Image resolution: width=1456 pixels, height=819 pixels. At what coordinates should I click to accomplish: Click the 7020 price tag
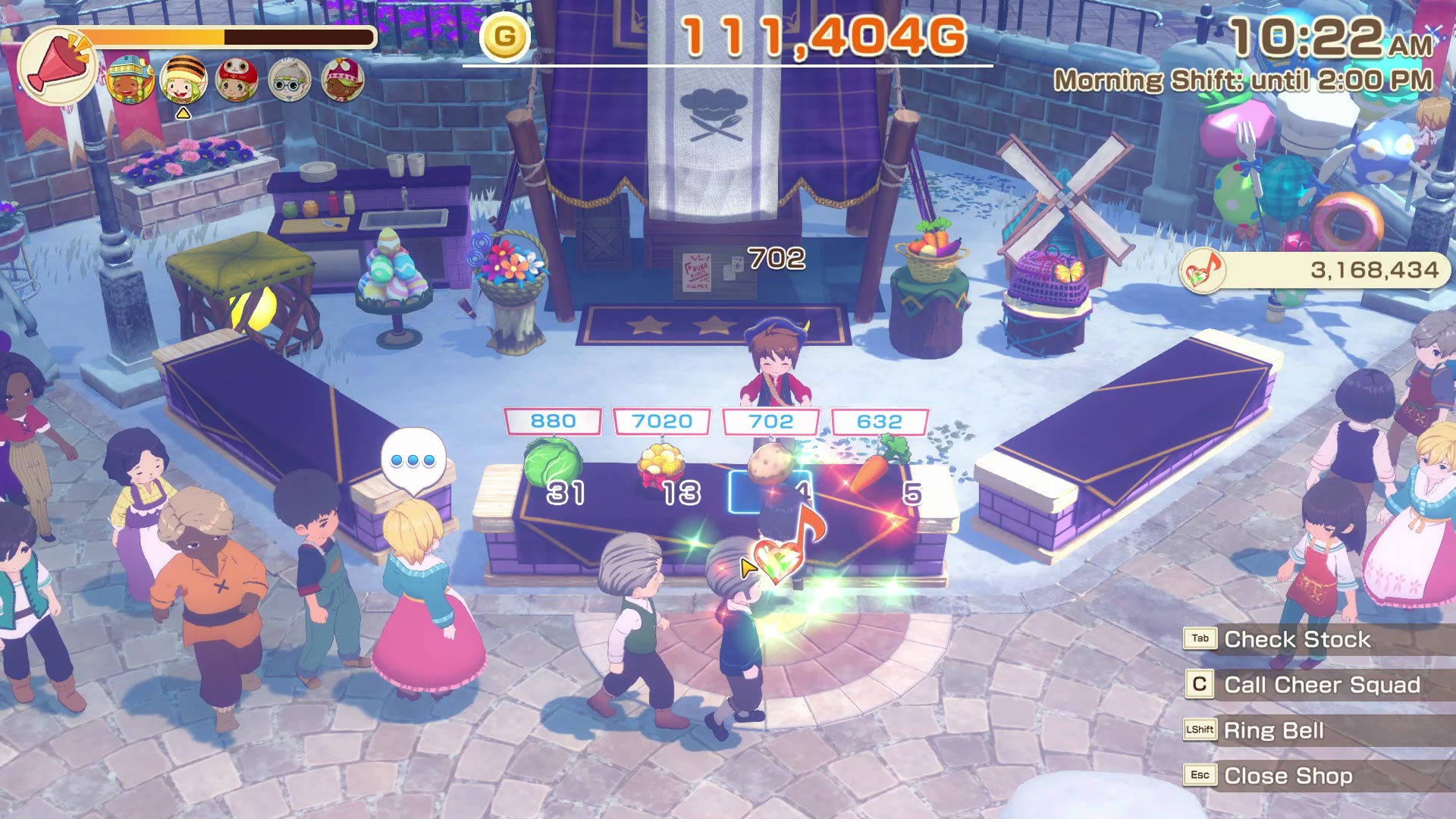(x=661, y=422)
